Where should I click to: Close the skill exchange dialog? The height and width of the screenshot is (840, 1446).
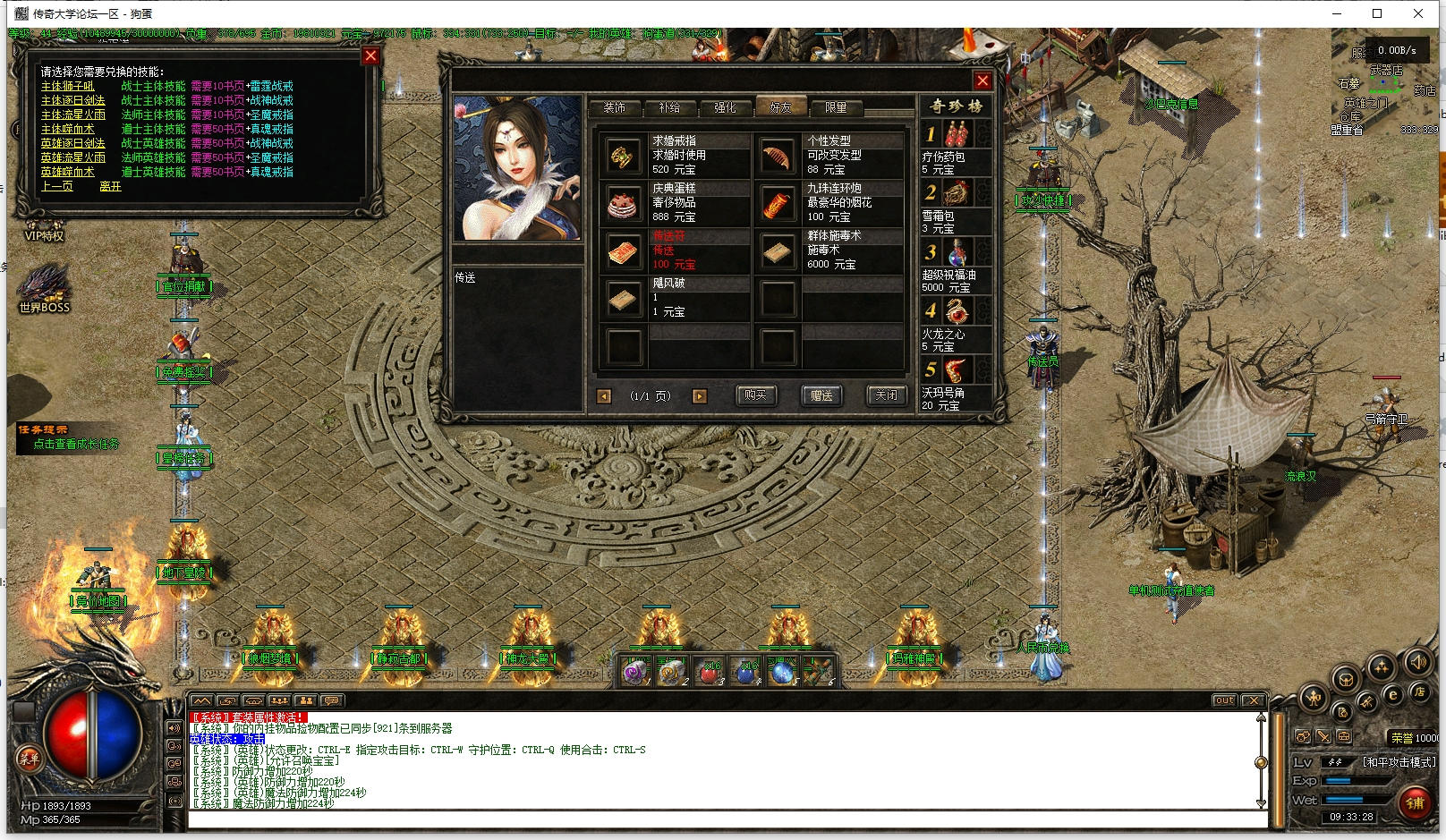coord(370,55)
